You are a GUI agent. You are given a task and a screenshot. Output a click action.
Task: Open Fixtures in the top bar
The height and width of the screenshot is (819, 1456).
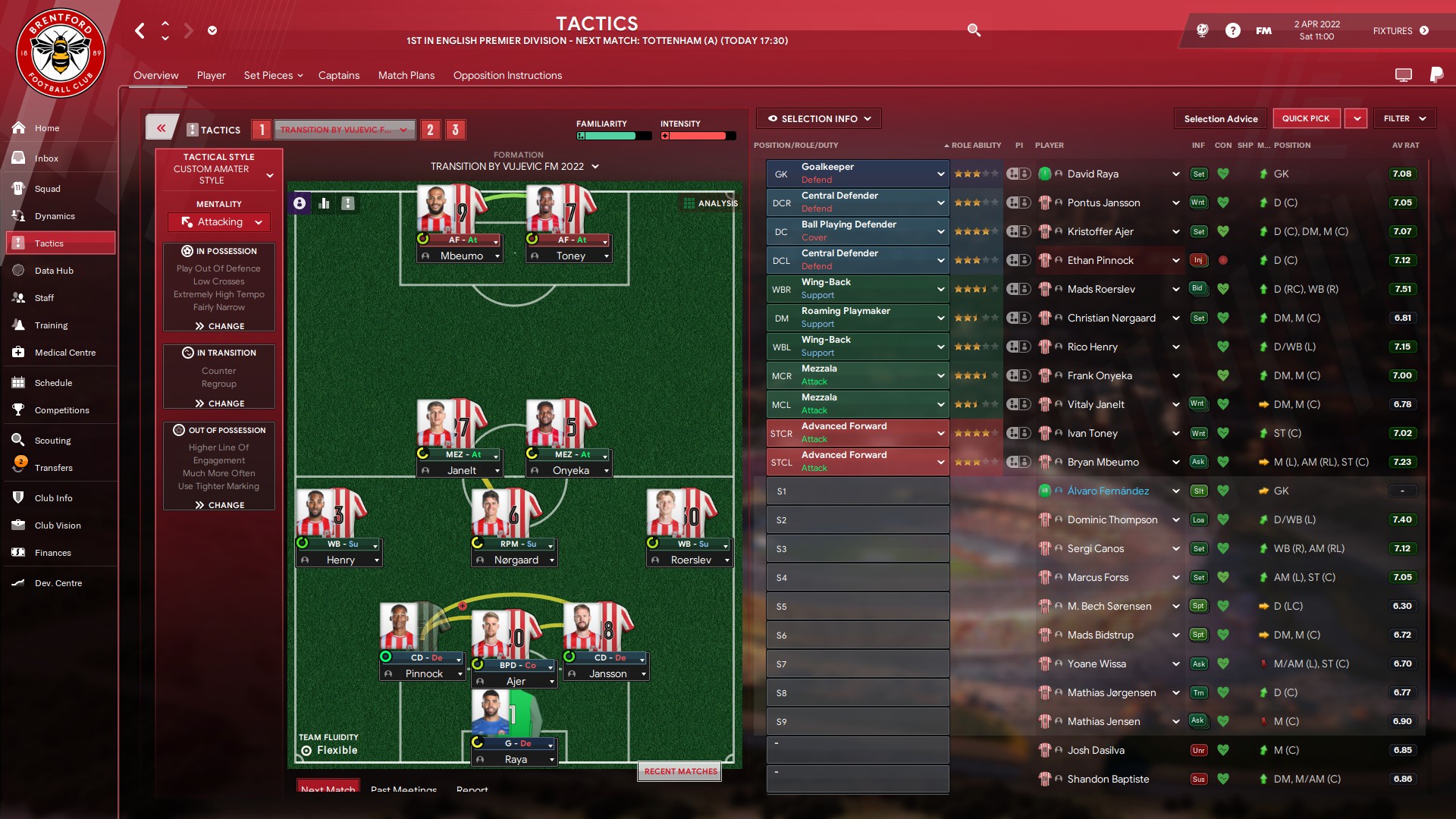tap(1400, 31)
